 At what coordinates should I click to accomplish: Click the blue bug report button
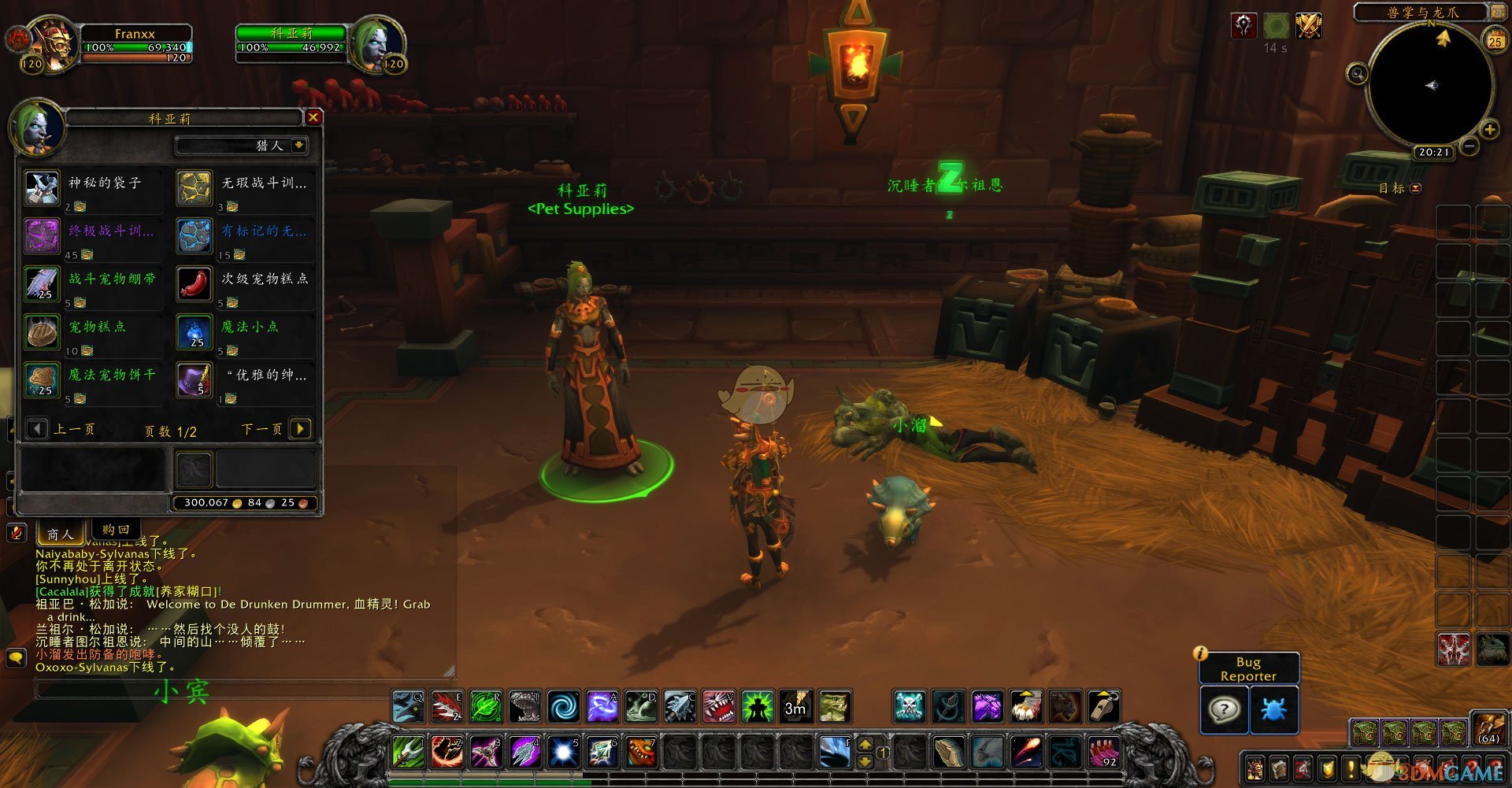[1273, 709]
